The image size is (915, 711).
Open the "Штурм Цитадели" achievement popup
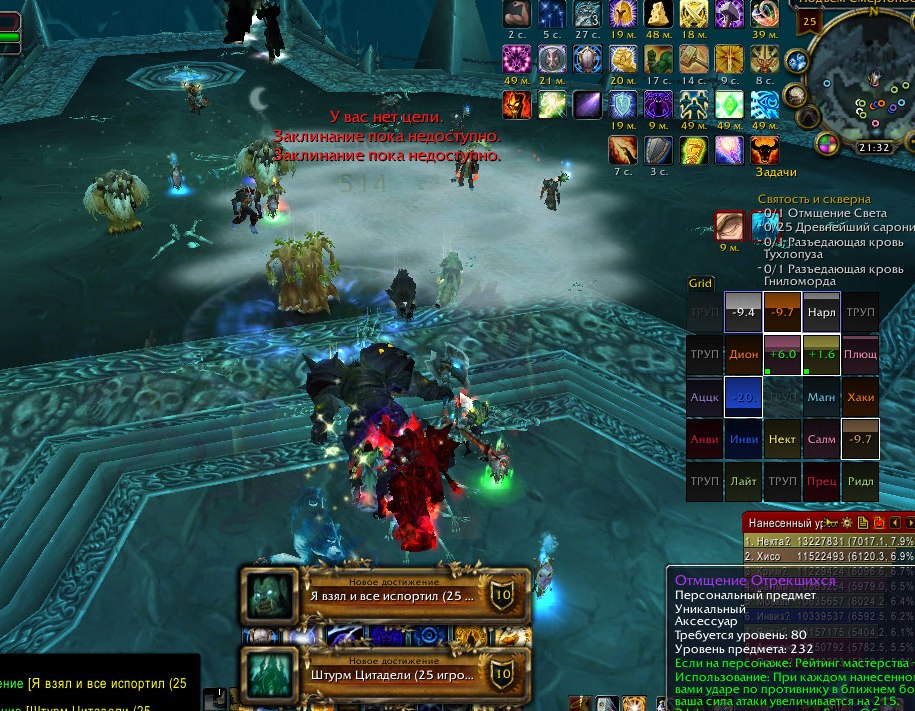[x=385, y=674]
